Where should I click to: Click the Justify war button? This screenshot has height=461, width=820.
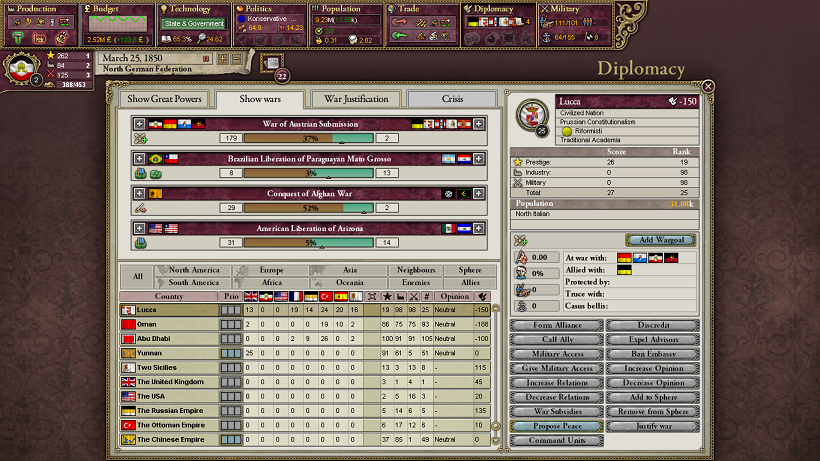[x=653, y=425]
